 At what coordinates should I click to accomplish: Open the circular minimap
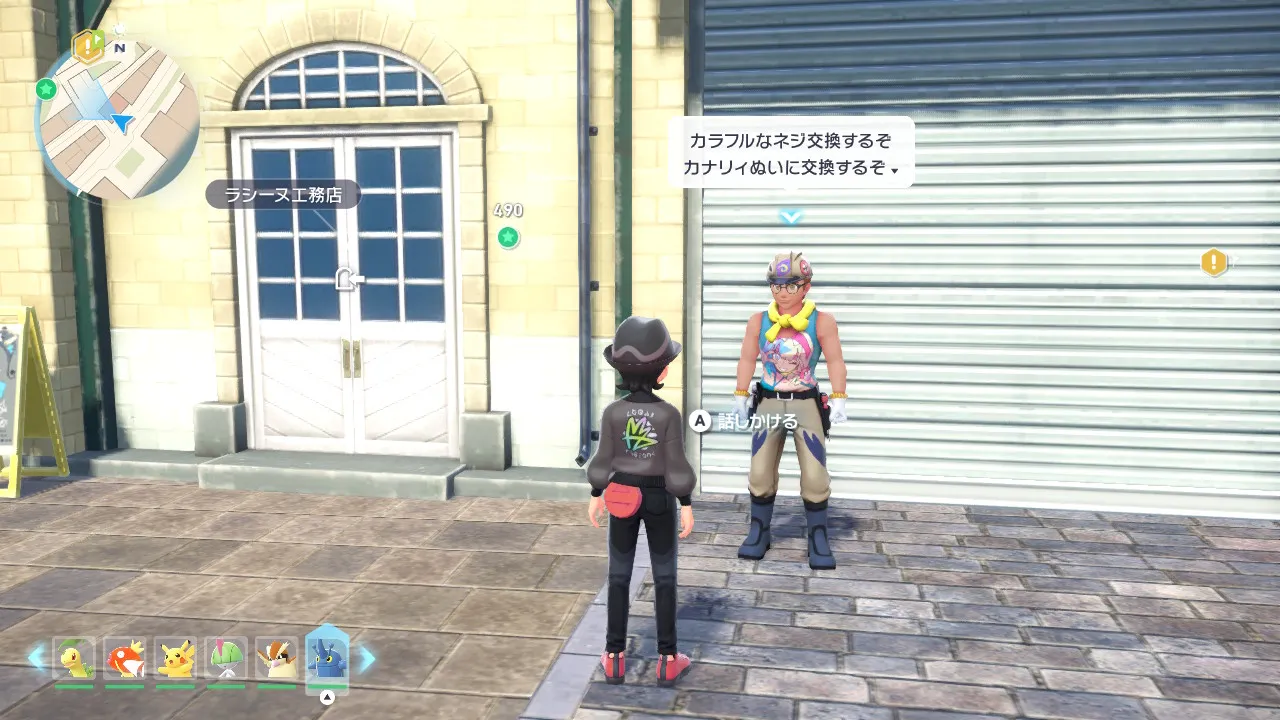(x=117, y=120)
